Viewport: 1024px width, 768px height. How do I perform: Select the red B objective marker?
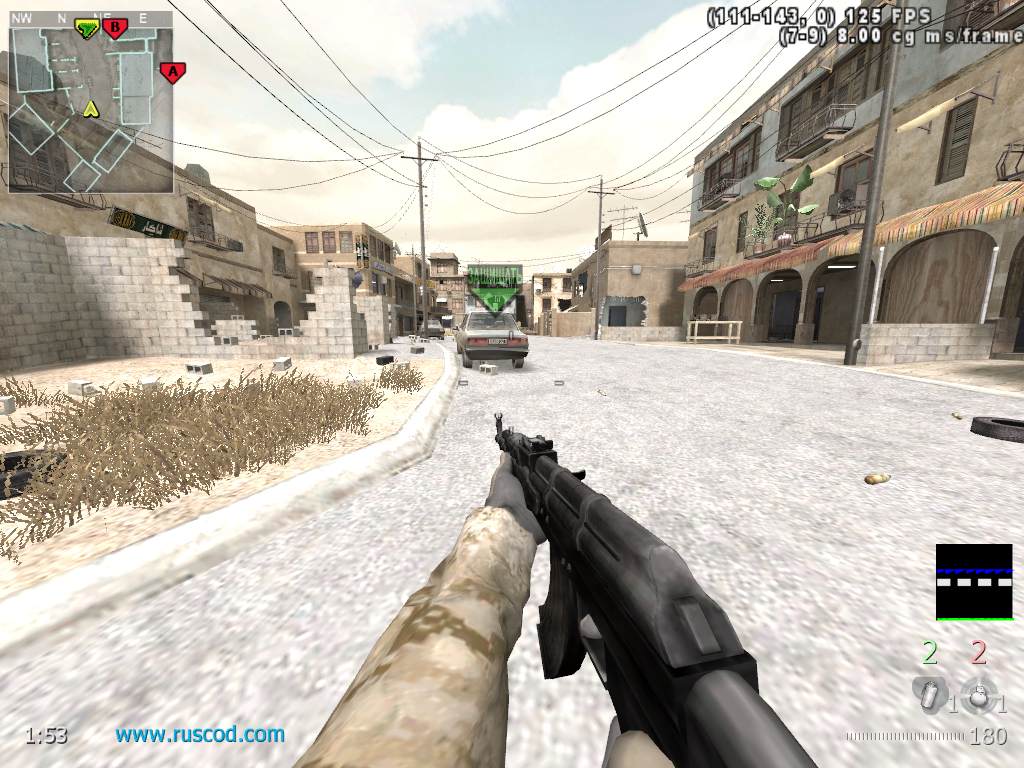(x=115, y=29)
